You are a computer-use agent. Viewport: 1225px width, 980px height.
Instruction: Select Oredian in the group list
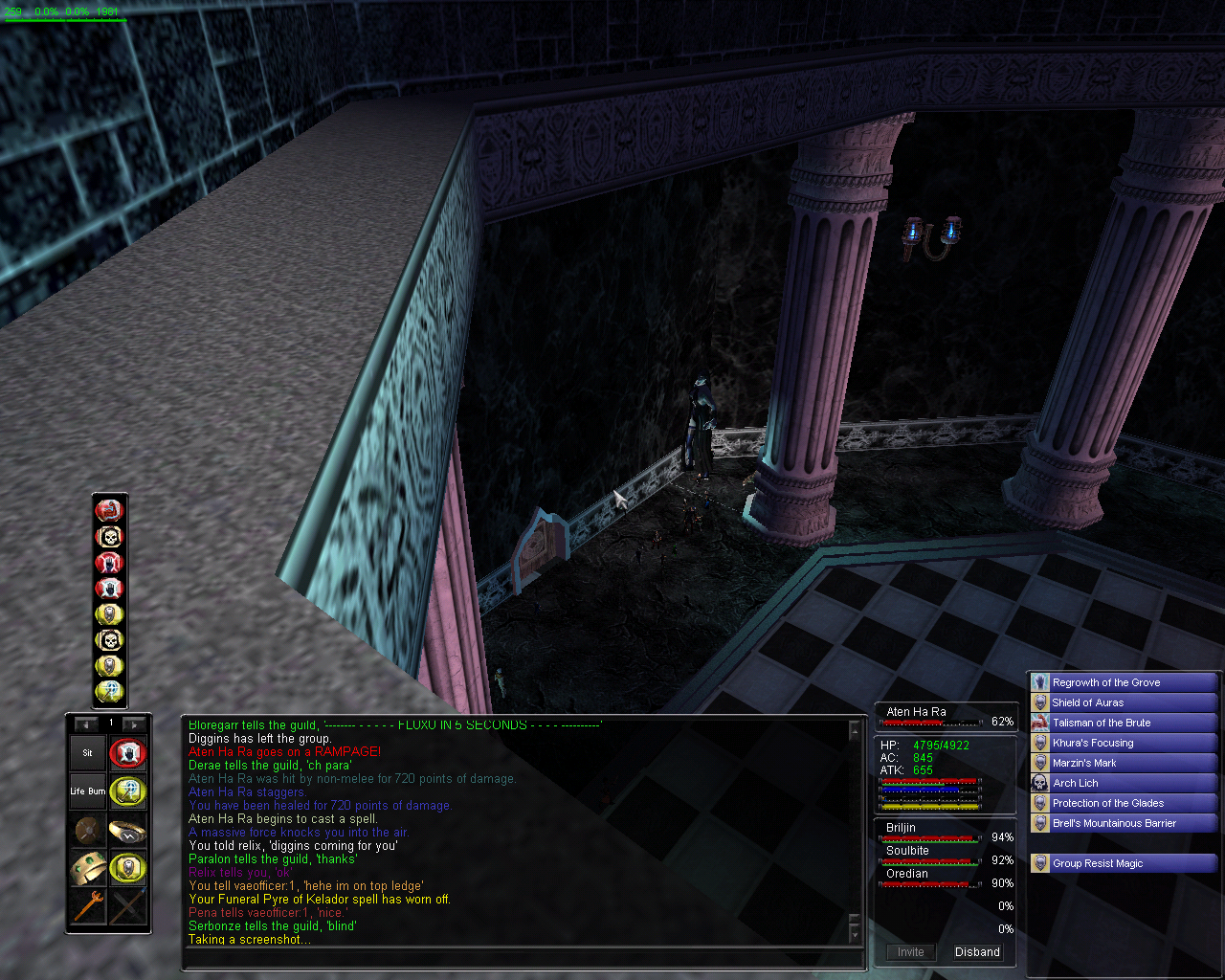tap(907, 874)
